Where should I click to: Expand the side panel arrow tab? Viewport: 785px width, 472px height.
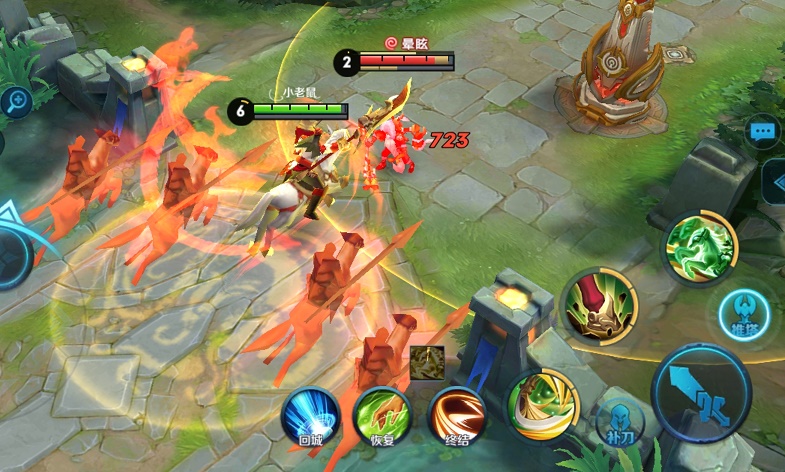[775, 181]
